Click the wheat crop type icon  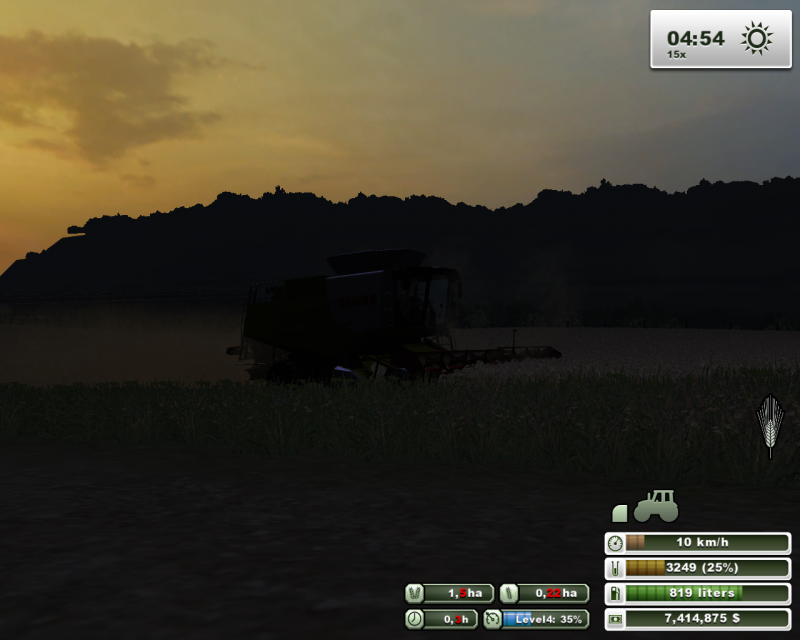pyautogui.click(x=769, y=425)
